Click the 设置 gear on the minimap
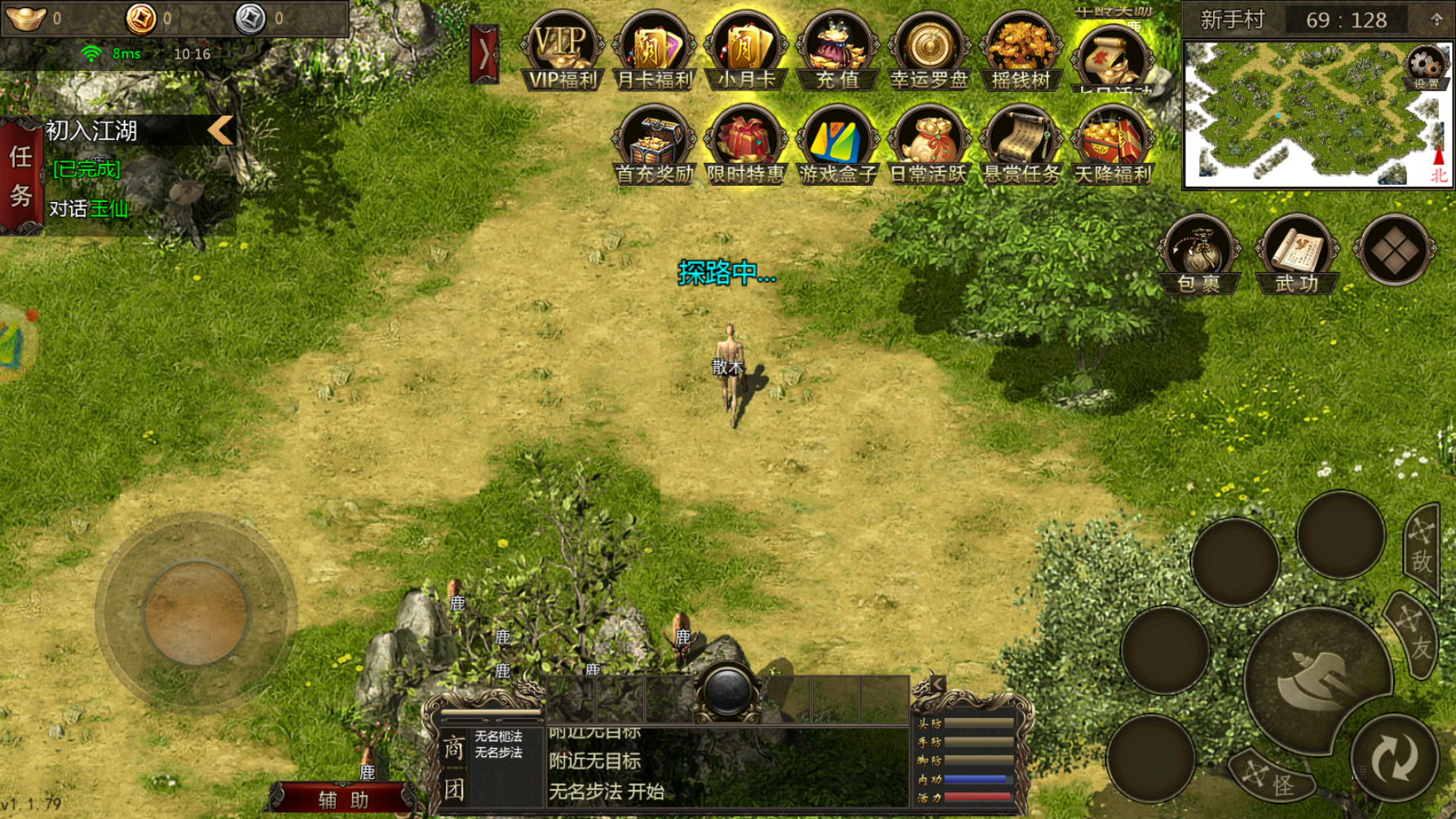 (x=1426, y=67)
